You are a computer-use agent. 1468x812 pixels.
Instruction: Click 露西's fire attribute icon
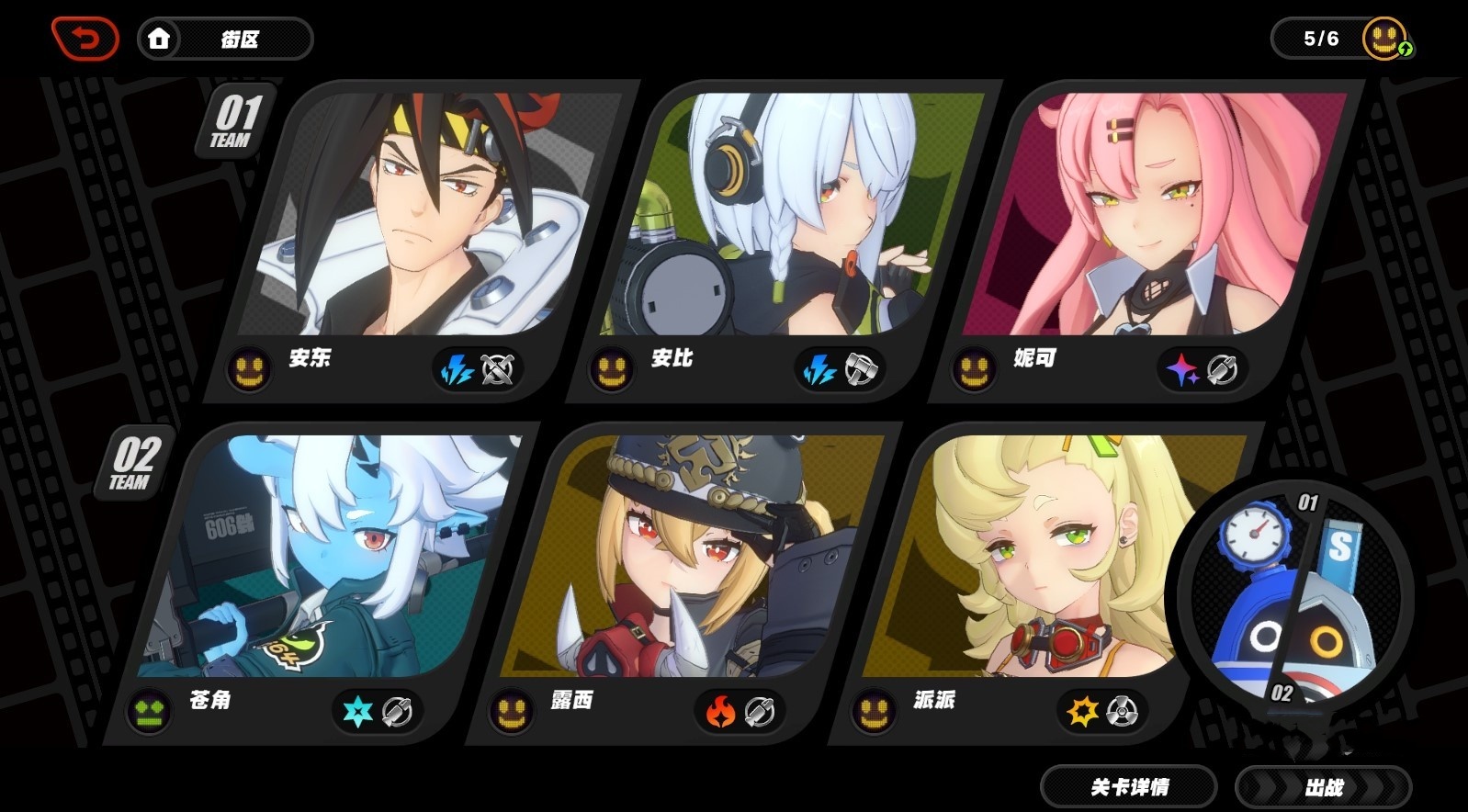point(720,712)
